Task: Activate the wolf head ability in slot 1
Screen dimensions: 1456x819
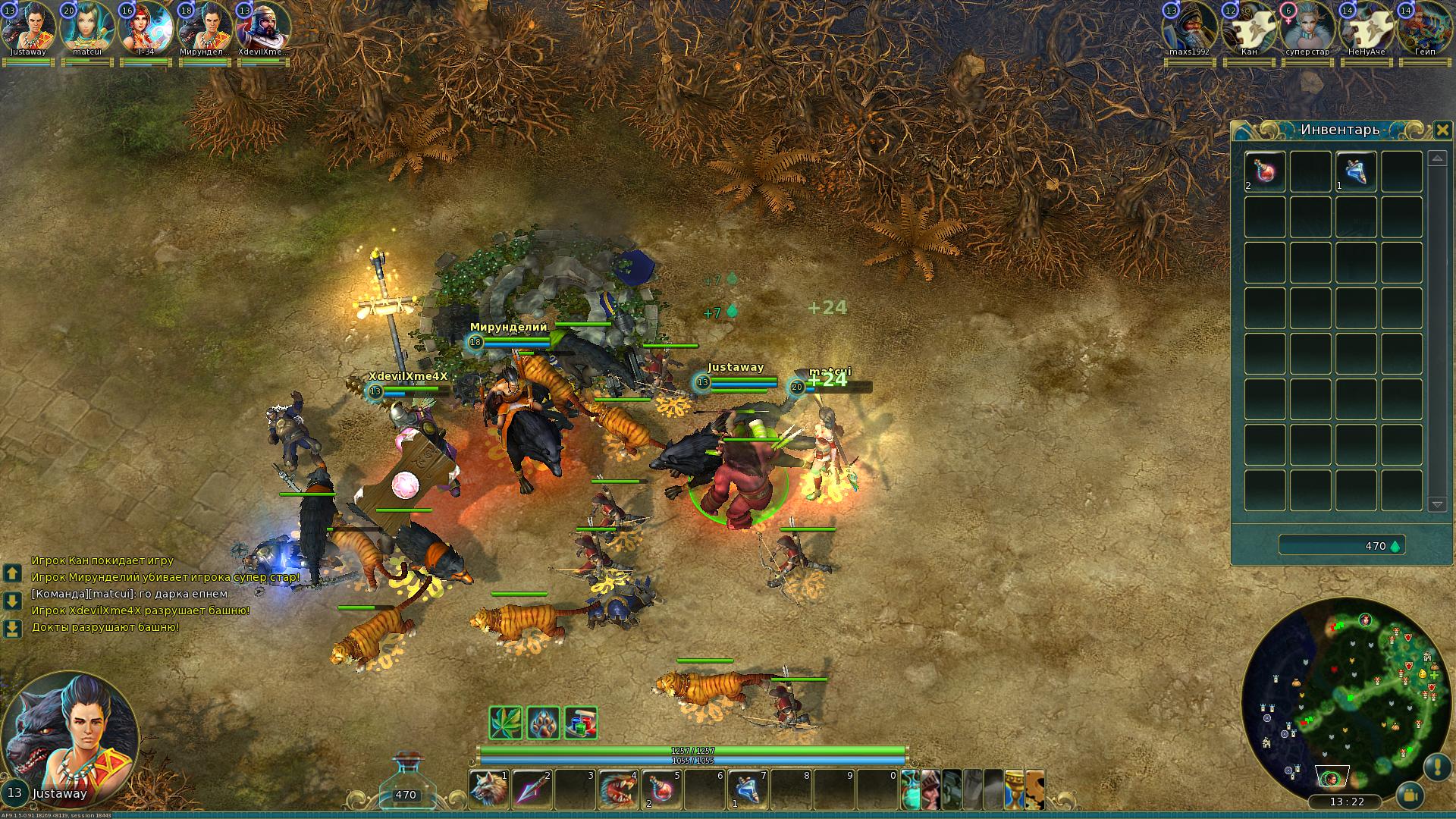Action: point(488,789)
